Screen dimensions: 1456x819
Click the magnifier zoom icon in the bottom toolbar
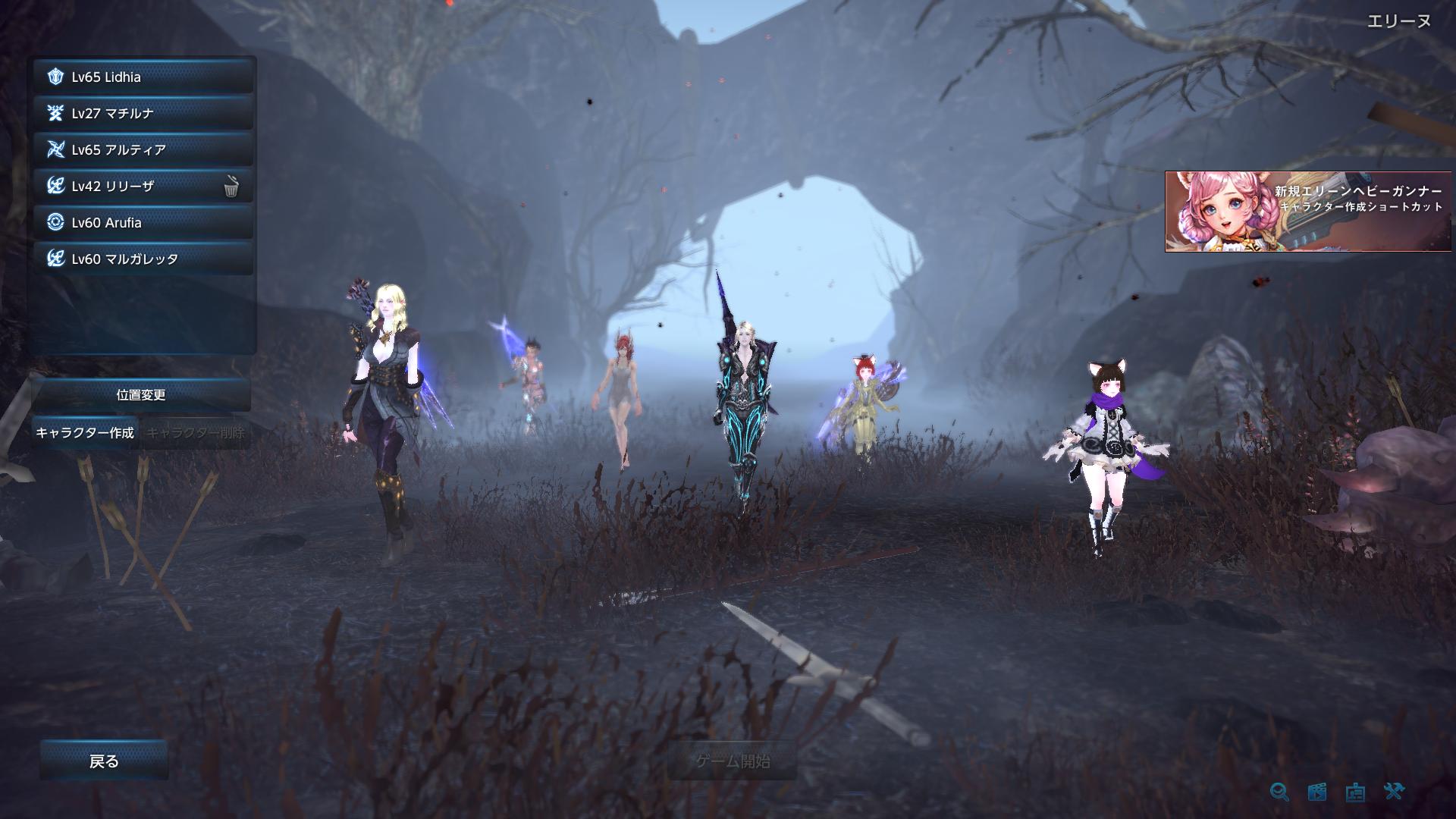[x=1280, y=792]
